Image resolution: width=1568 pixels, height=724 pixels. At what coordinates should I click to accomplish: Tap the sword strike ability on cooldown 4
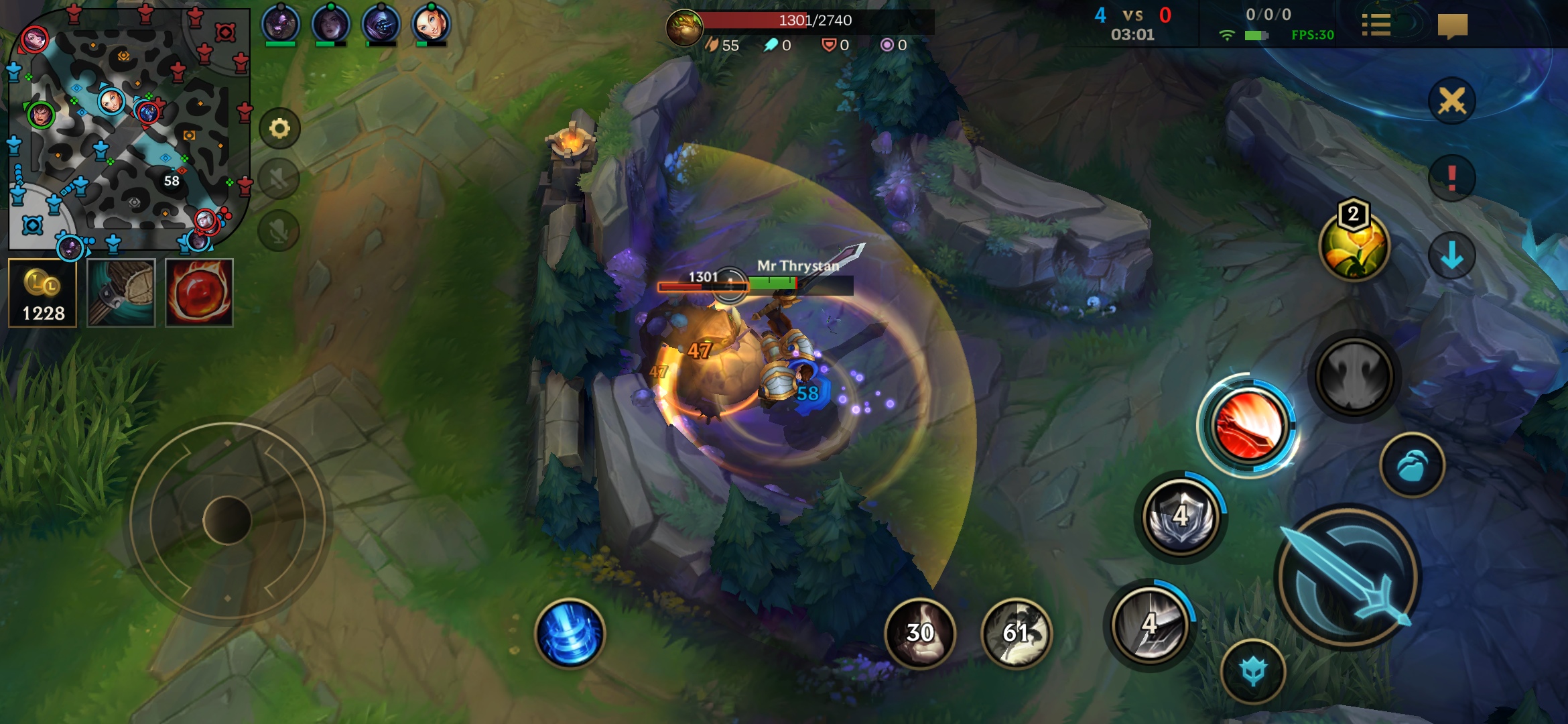(x=1150, y=625)
